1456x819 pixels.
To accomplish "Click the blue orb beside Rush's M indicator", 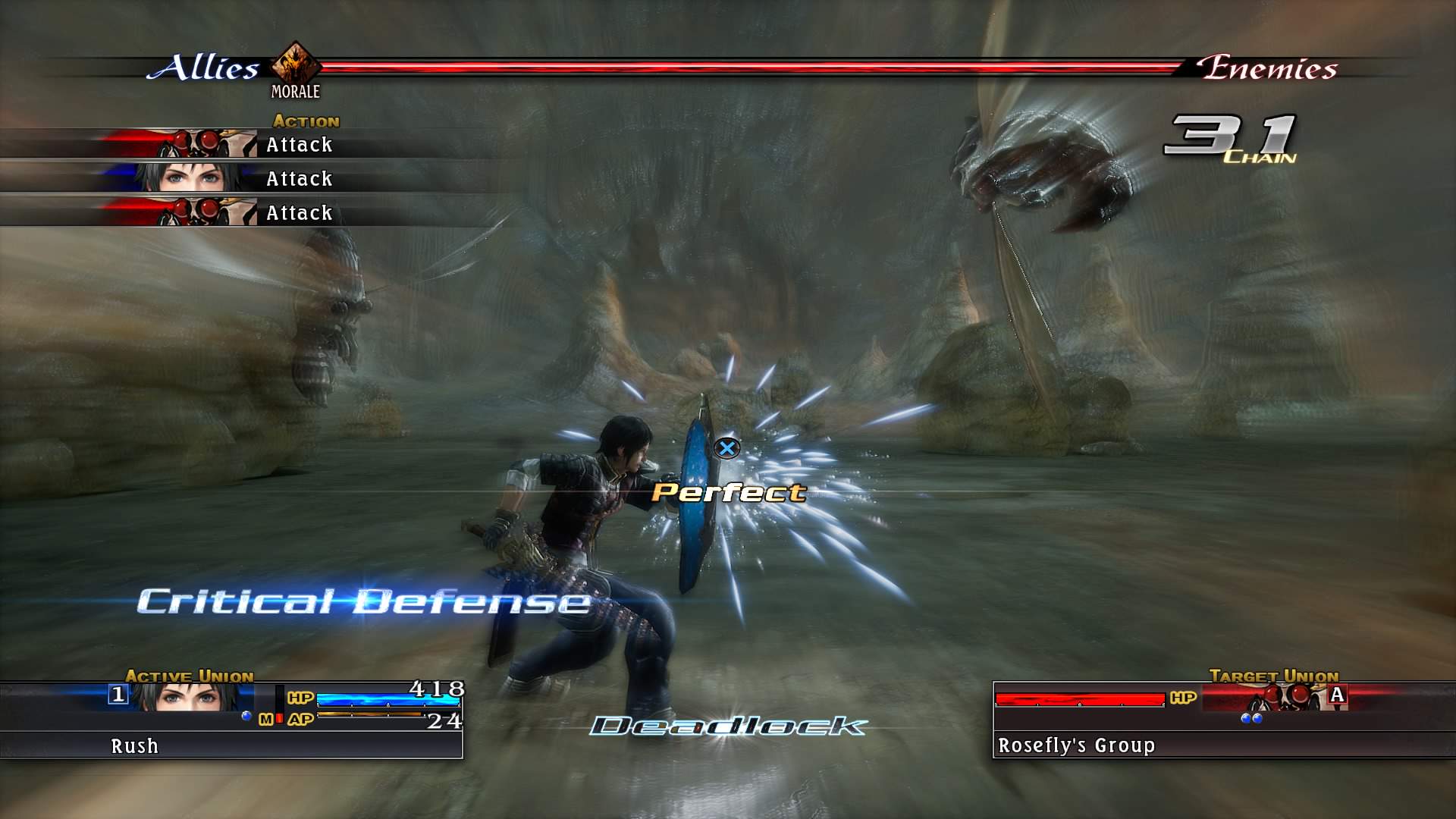I will [246, 717].
